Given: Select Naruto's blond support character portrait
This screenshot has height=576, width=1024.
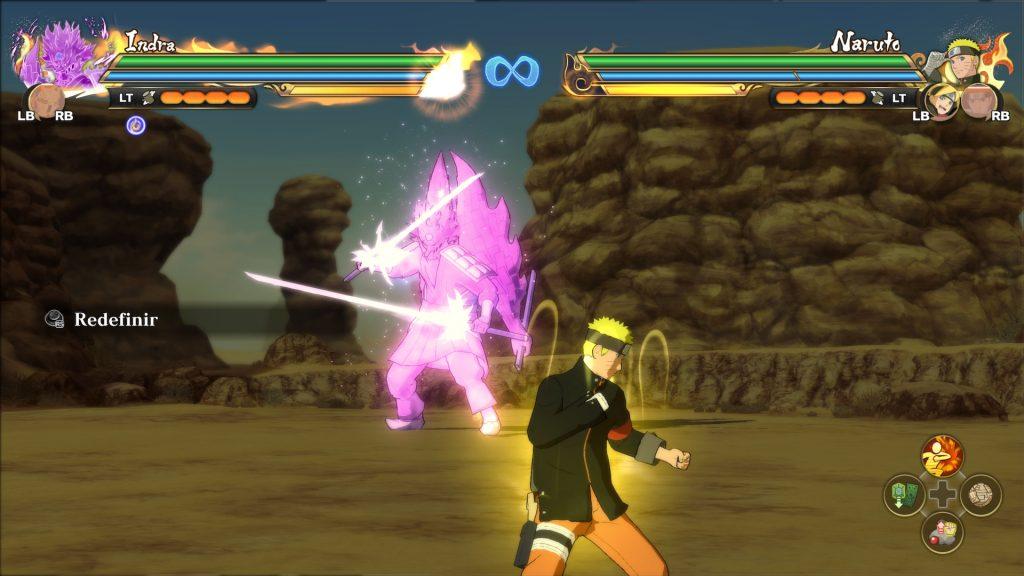Looking at the screenshot, I should (x=941, y=100).
